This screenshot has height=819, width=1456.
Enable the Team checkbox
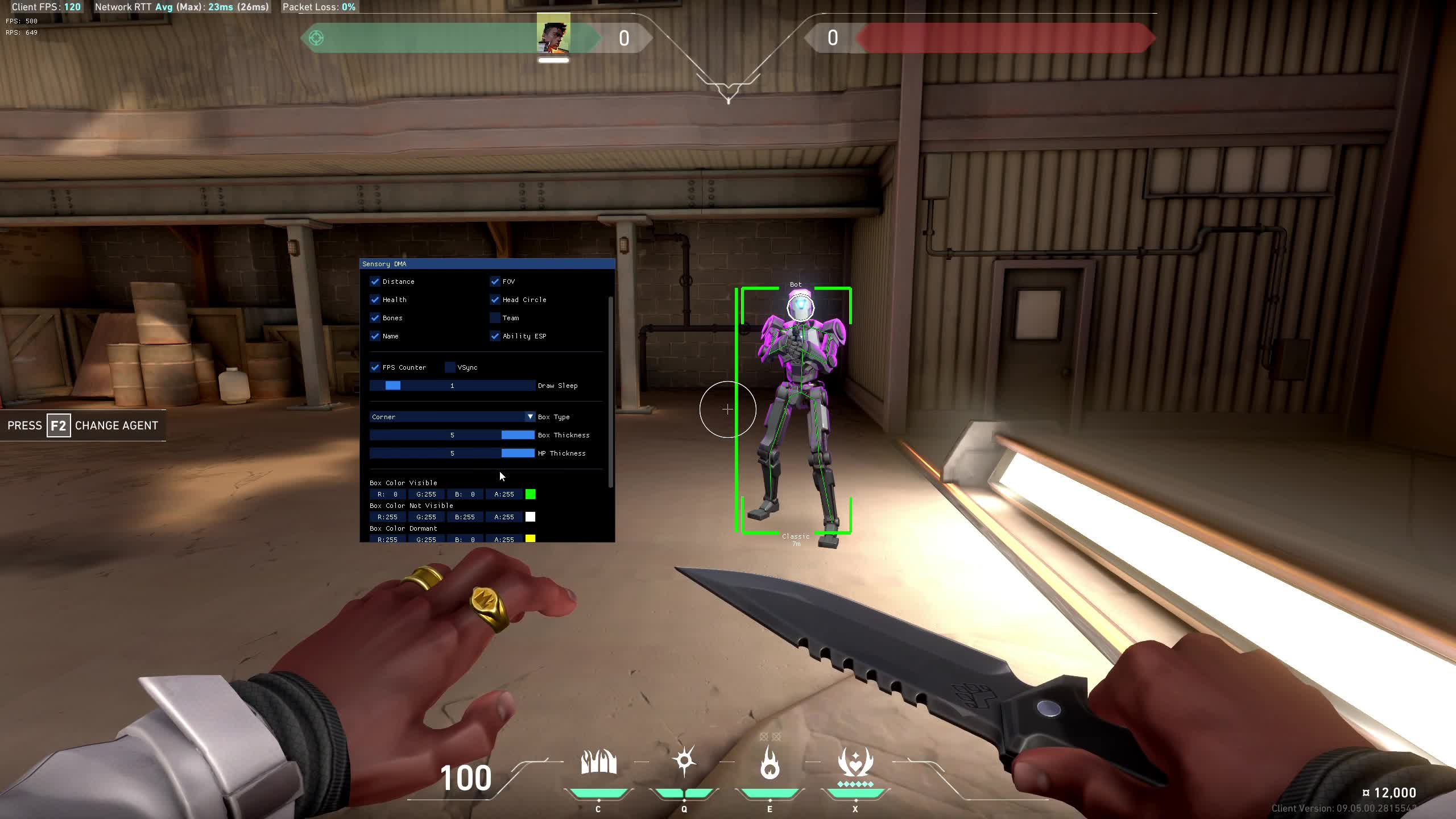(495, 318)
